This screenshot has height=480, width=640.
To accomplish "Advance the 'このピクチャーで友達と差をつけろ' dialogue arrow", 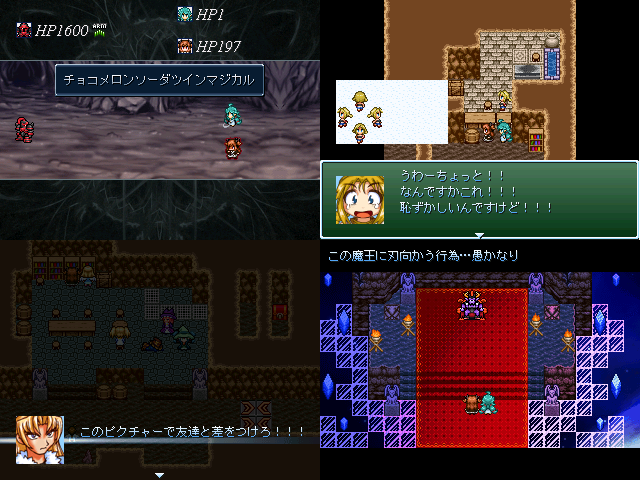I will (159, 474).
